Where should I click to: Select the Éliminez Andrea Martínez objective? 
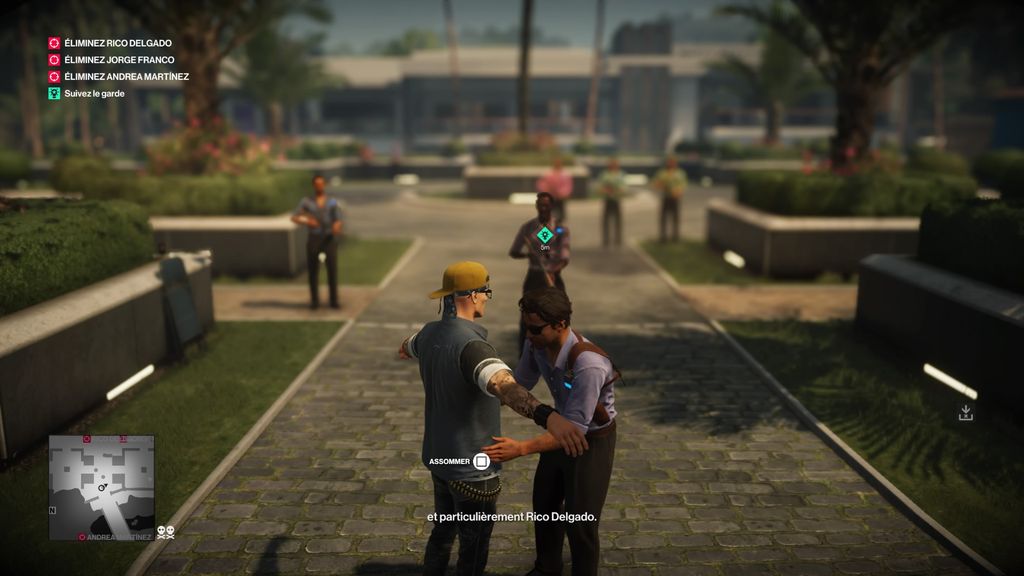(125, 76)
